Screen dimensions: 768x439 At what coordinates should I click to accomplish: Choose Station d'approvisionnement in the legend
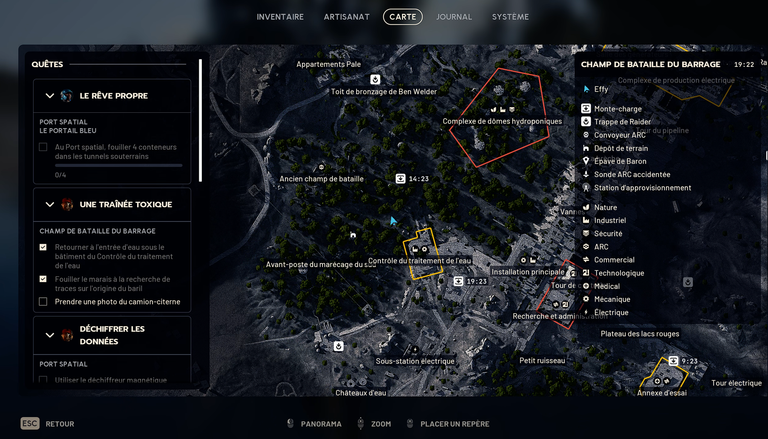[x=642, y=187]
